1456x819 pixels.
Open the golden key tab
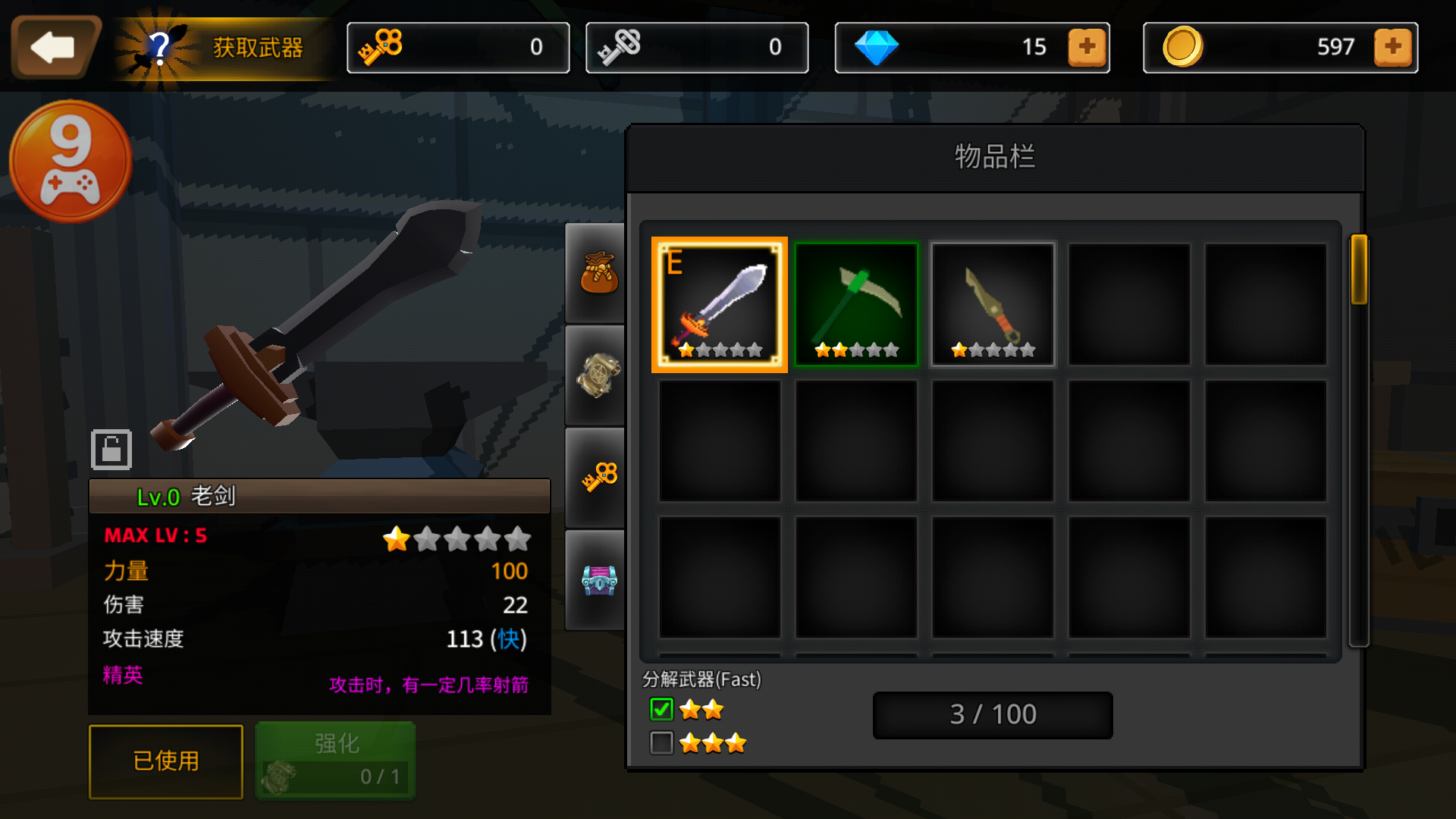tap(598, 477)
